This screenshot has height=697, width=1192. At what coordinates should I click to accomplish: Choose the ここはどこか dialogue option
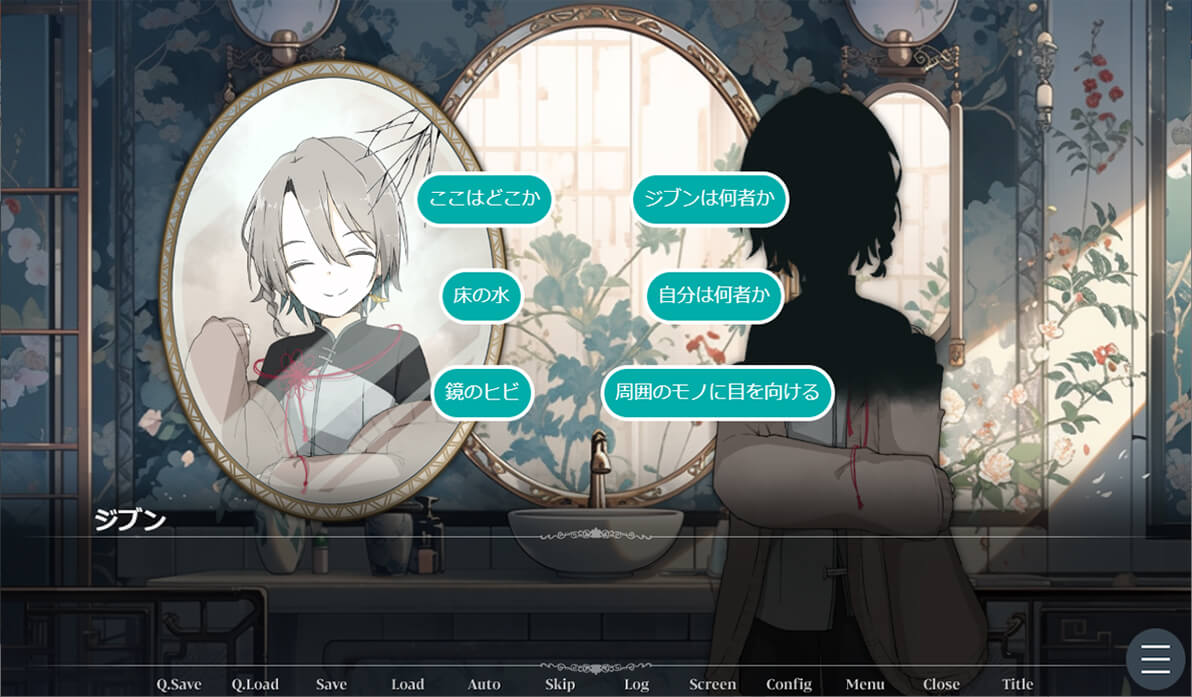point(484,199)
